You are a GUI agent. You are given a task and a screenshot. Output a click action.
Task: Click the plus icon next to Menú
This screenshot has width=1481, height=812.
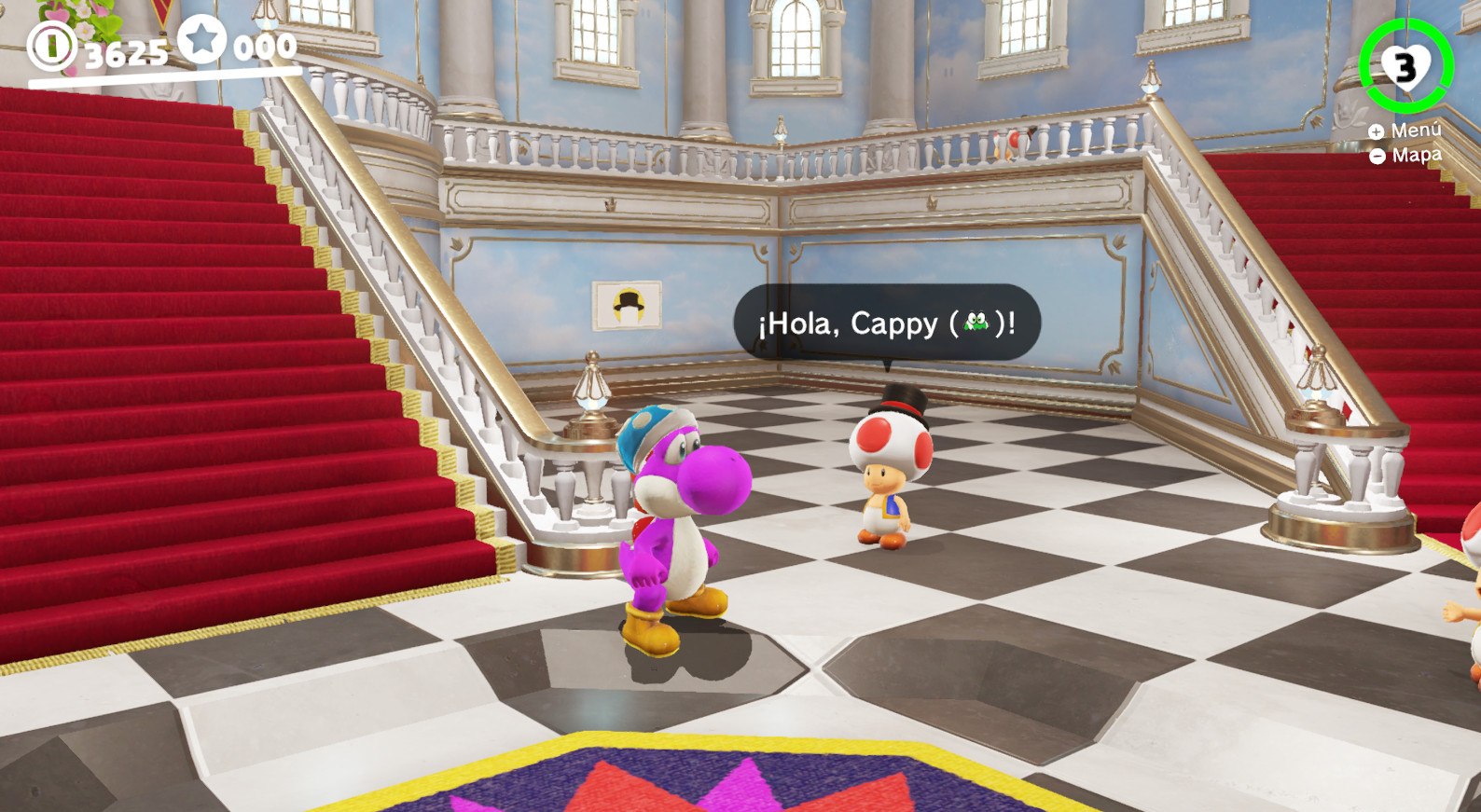pos(1377,131)
